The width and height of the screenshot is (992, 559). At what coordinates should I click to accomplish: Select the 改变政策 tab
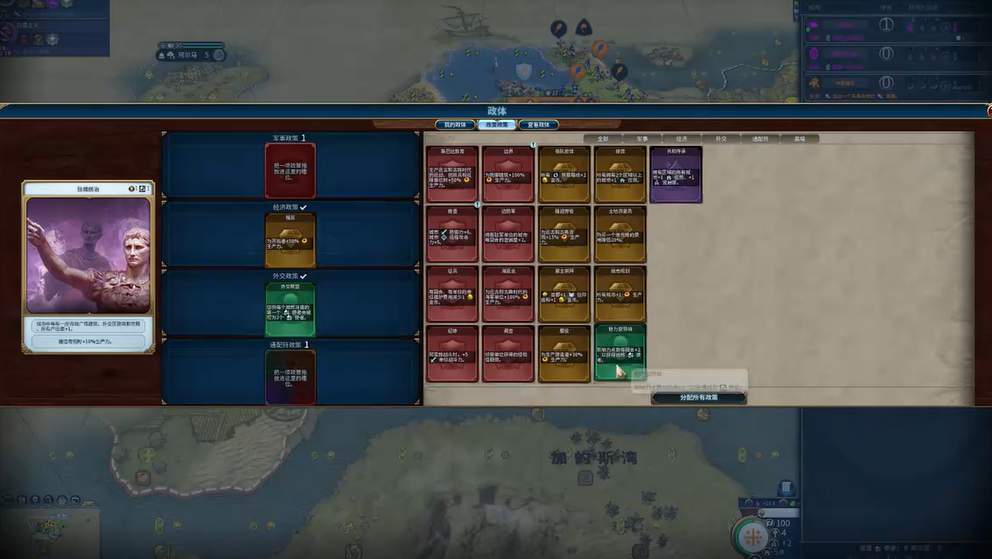coord(496,125)
